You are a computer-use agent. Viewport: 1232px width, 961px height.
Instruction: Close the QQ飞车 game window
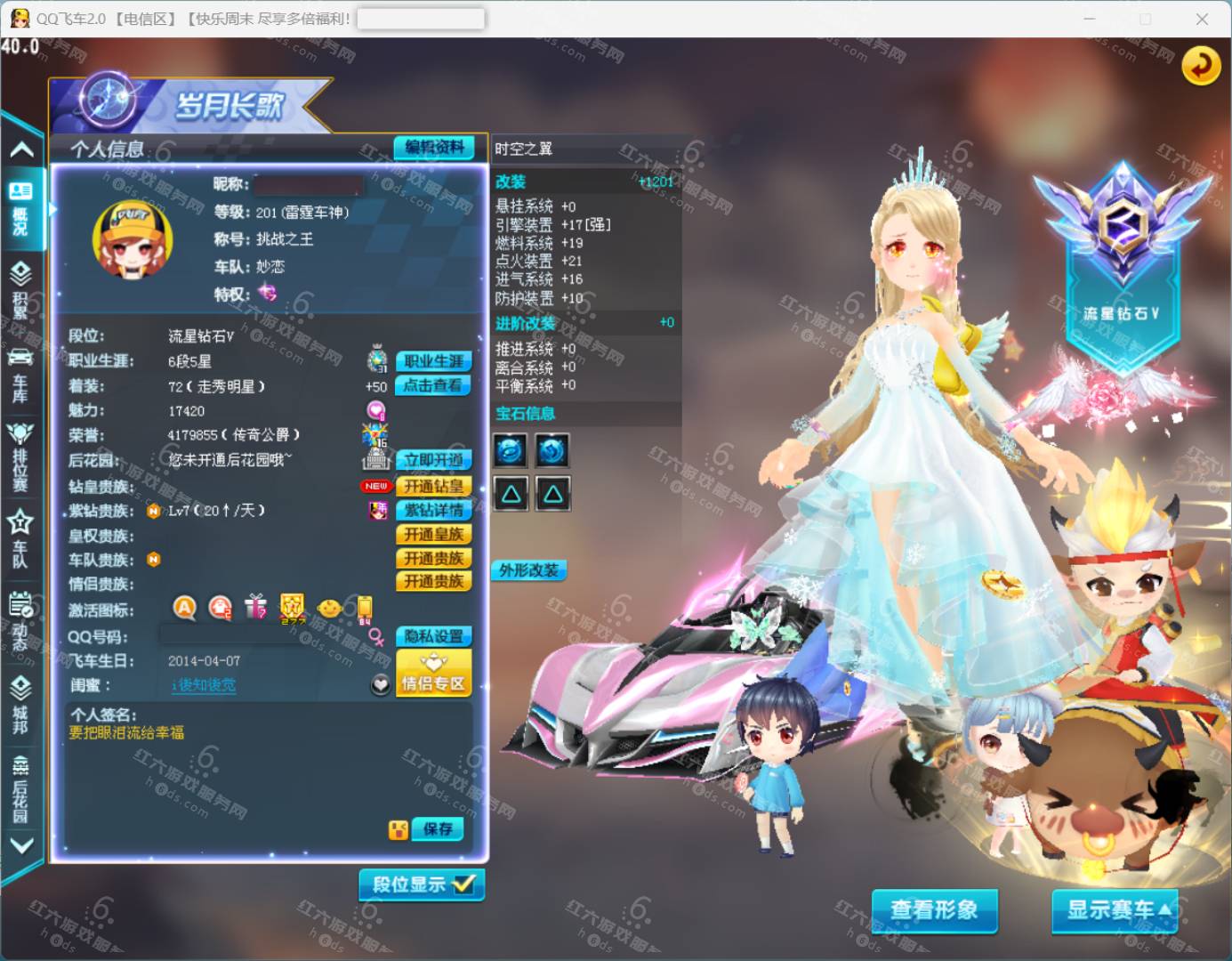pyautogui.click(x=1202, y=19)
